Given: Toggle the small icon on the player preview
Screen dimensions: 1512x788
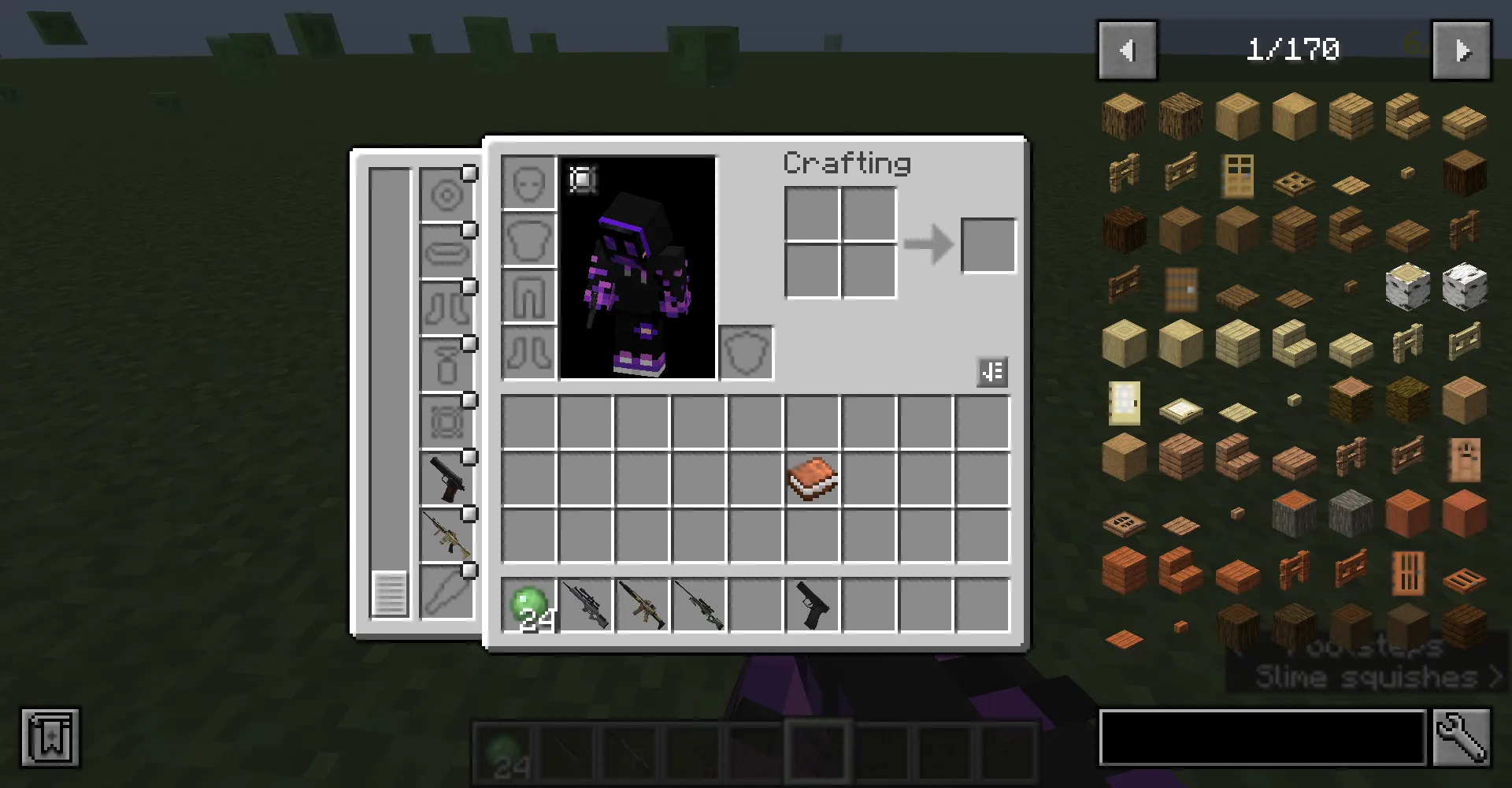Looking at the screenshot, I should pyautogui.click(x=583, y=180).
